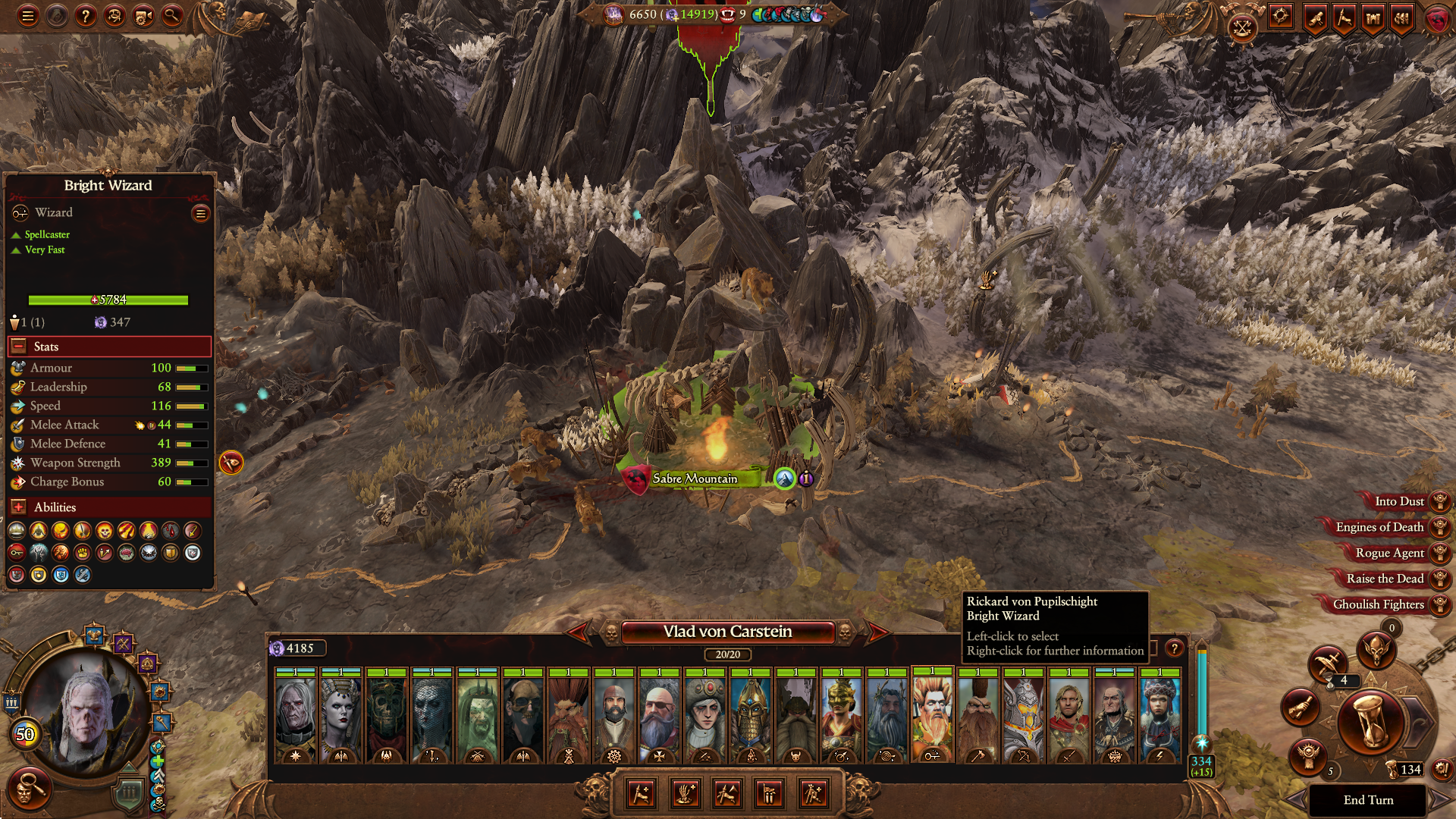Select Vlad von Carstein's unit card
The width and height of the screenshot is (1456, 819).
click(x=295, y=717)
